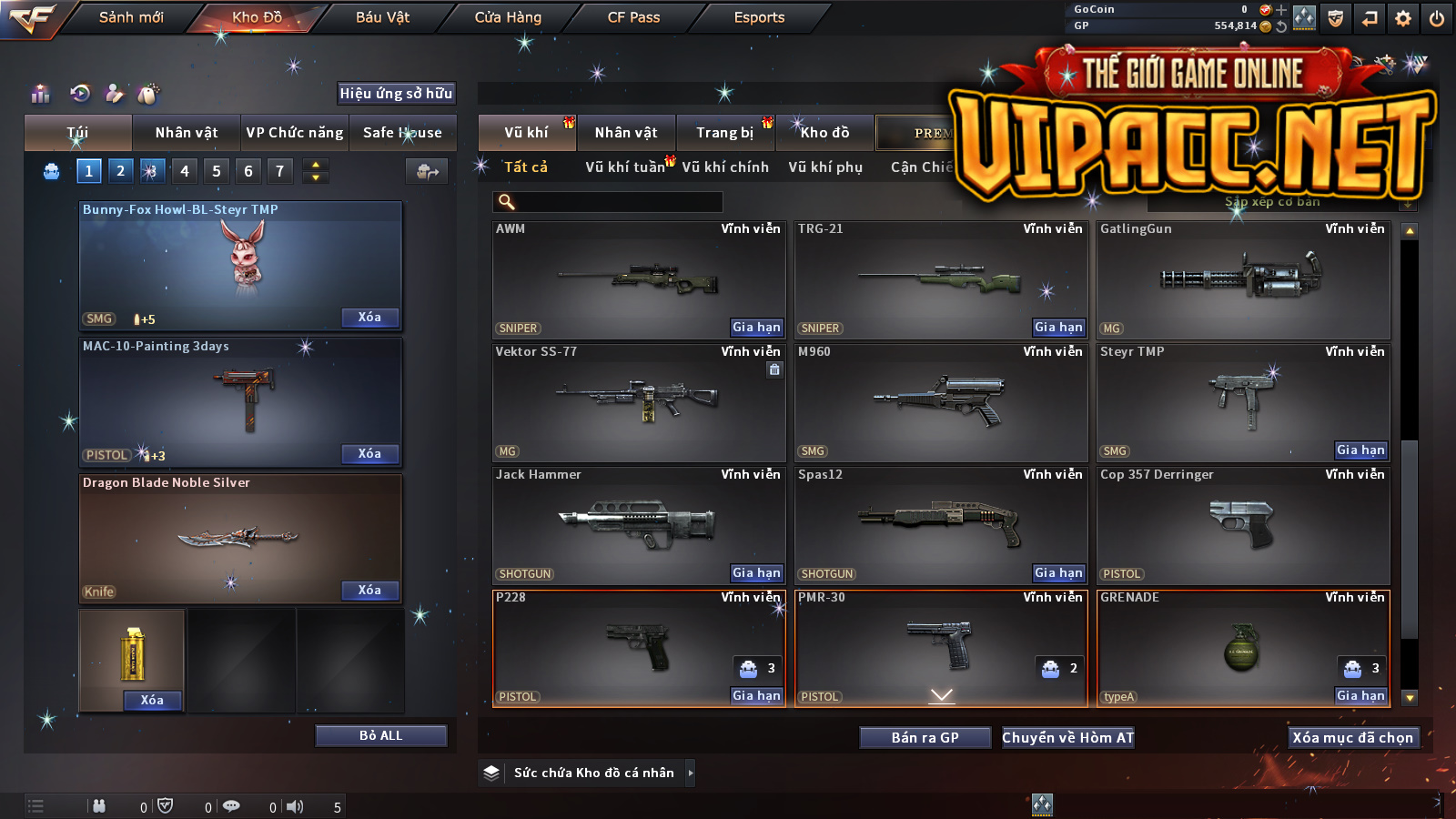Click Xóa mục đã chọn
The height and width of the screenshot is (819, 1456).
coord(1353,737)
